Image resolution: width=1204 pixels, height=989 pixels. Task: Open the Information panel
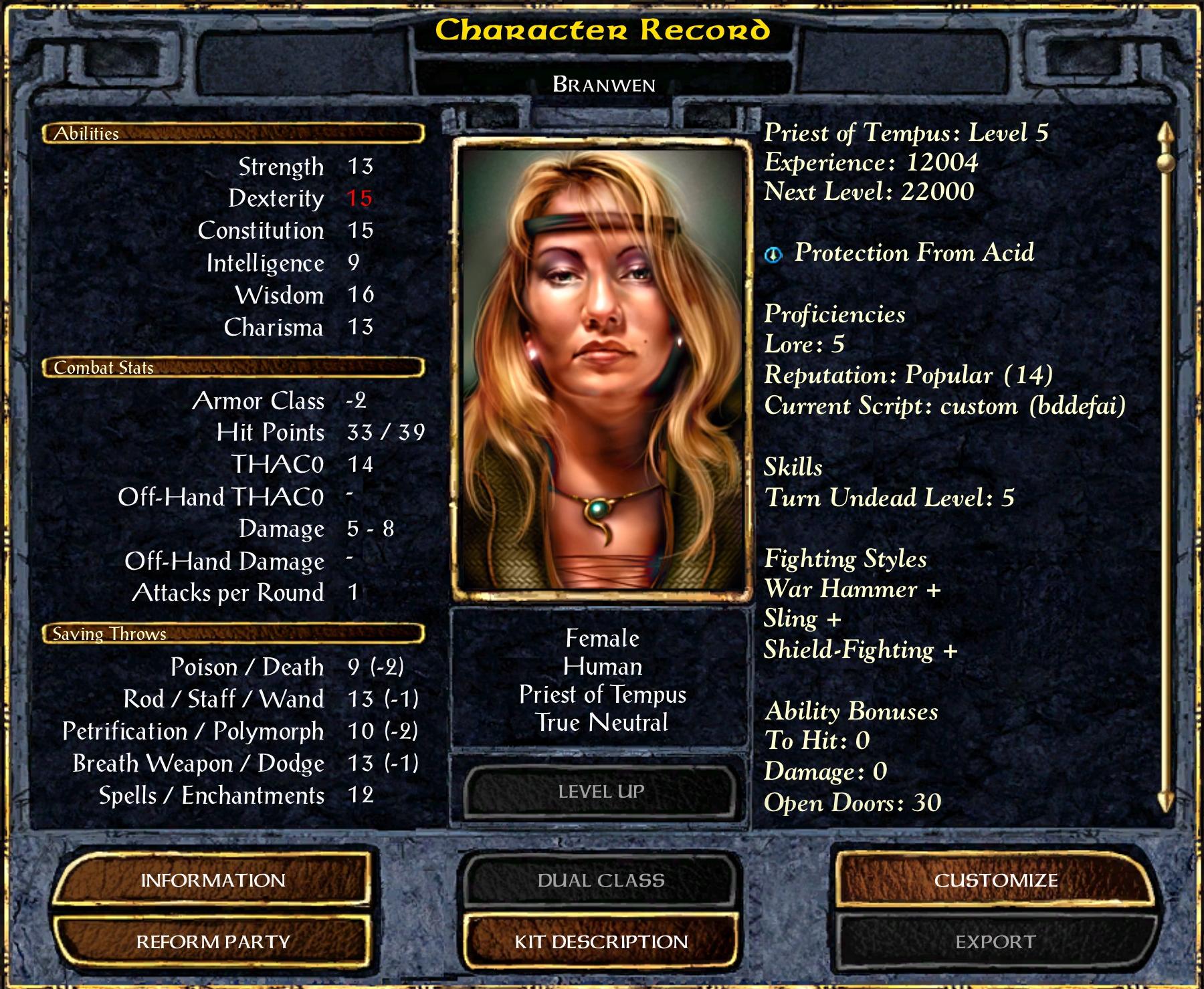click(x=213, y=880)
